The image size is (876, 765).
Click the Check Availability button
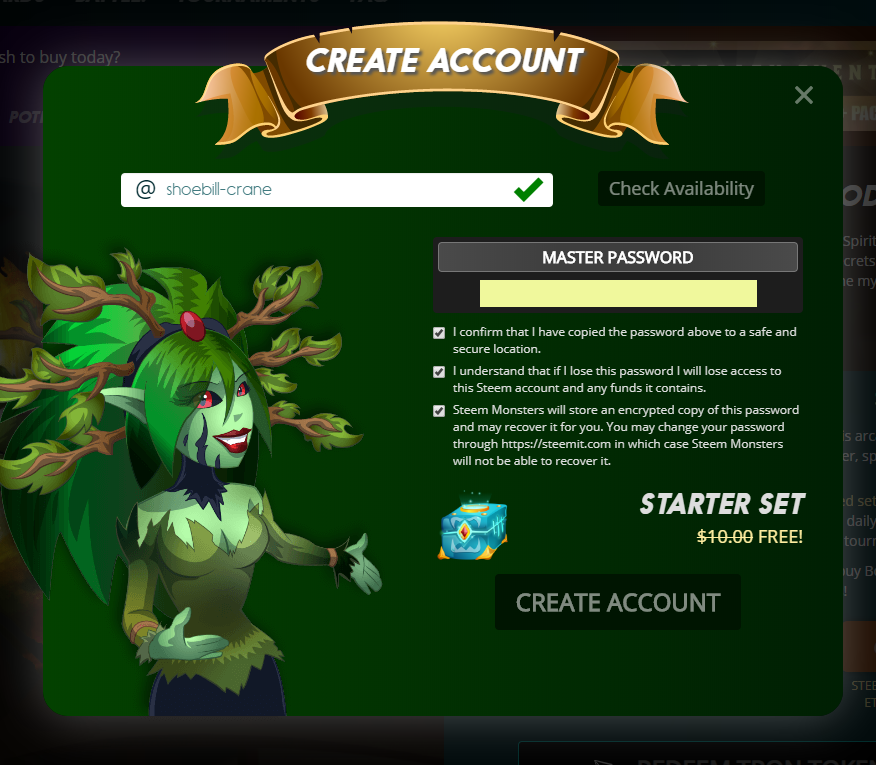pyautogui.click(x=681, y=188)
